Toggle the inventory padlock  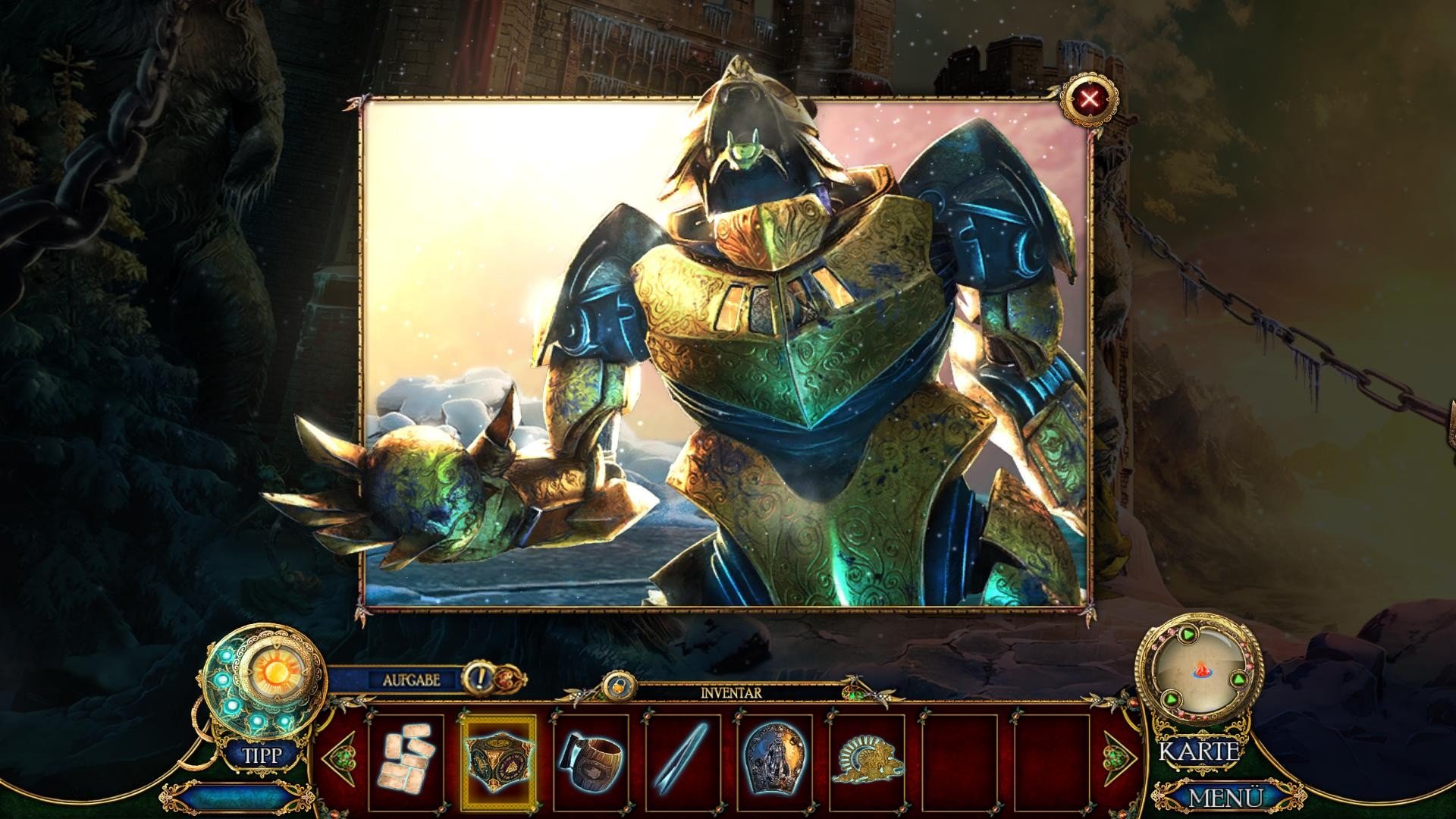pyautogui.click(x=619, y=686)
